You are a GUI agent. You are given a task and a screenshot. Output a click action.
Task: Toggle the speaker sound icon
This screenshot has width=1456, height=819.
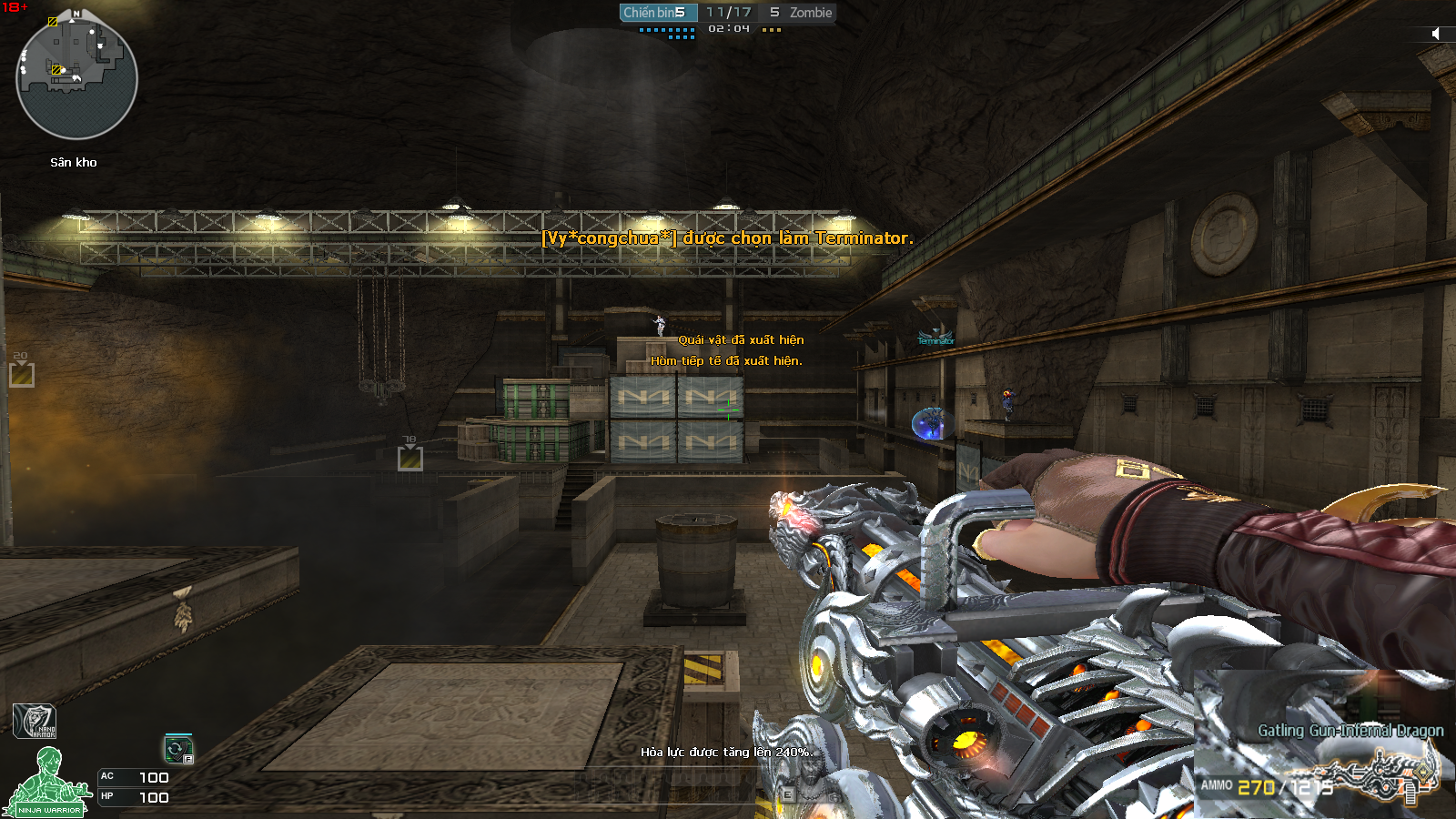click(x=1435, y=34)
